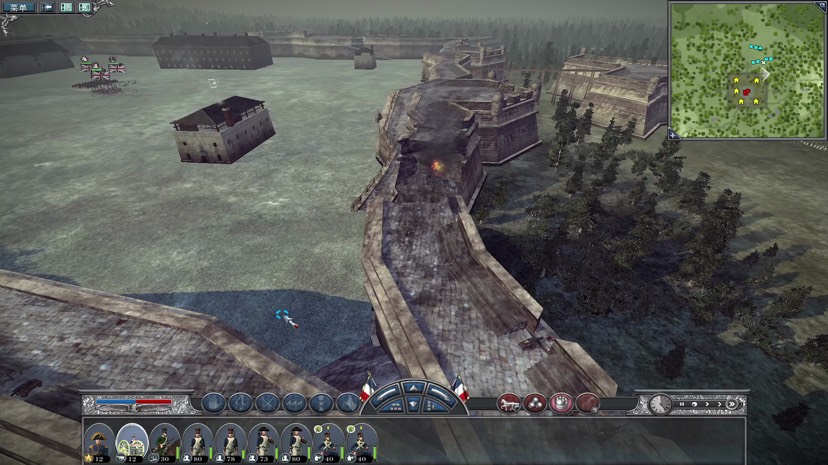Select the general unit card
828x465 pixels.
point(99,440)
